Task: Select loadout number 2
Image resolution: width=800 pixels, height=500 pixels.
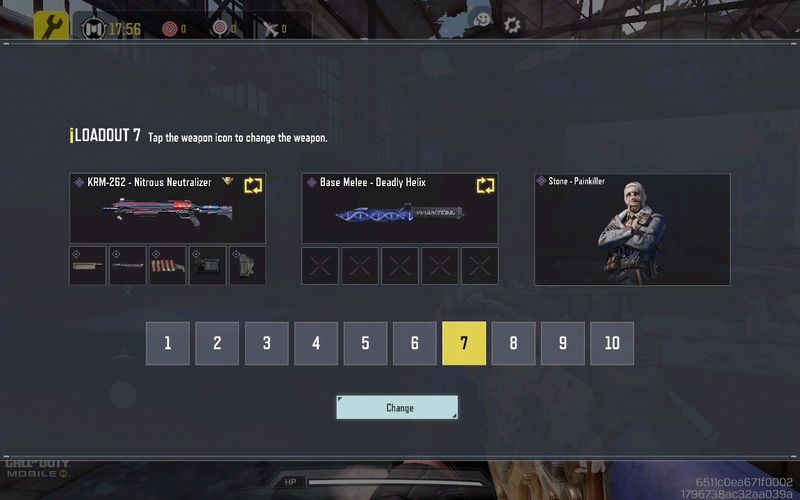Action: pyautogui.click(x=217, y=343)
